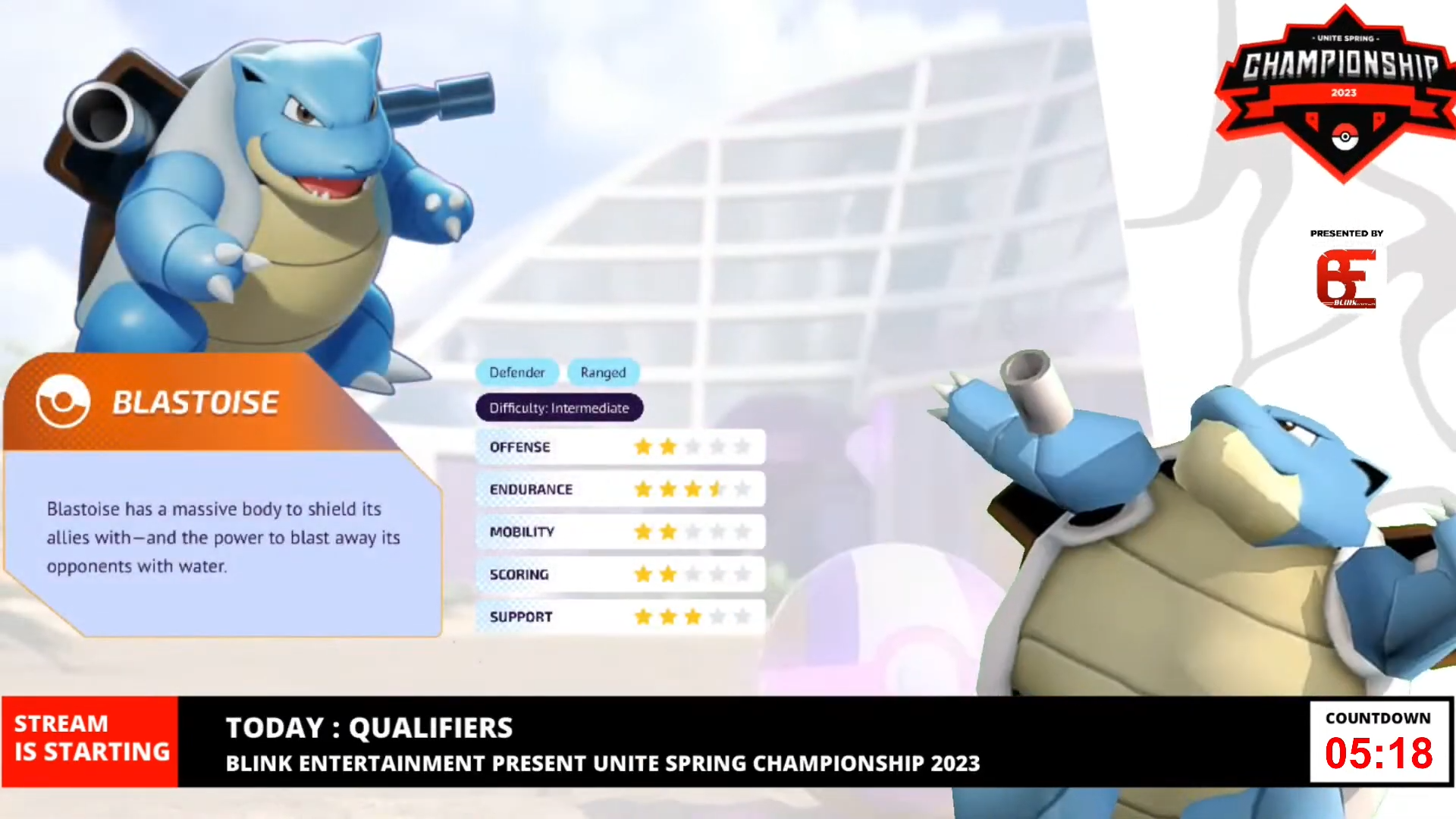Select the Ranged attack-type tag
1456x819 pixels.
(603, 372)
